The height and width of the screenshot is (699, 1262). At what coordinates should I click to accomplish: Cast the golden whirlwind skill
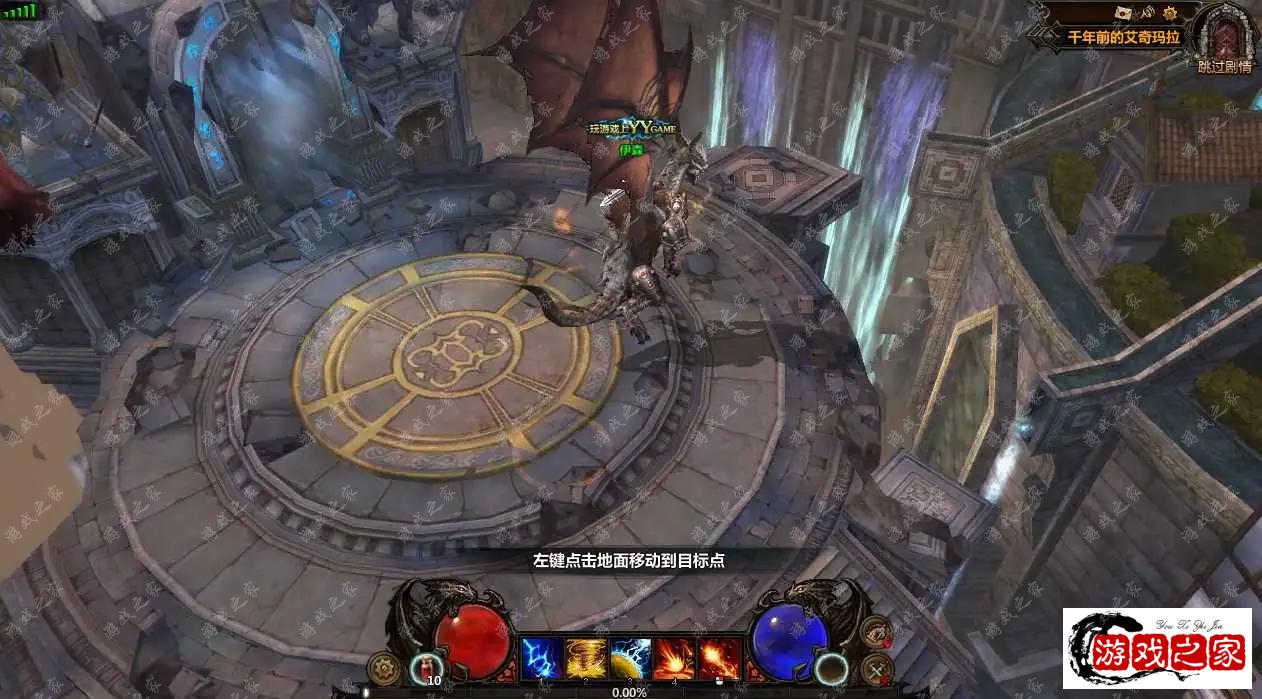click(x=586, y=658)
